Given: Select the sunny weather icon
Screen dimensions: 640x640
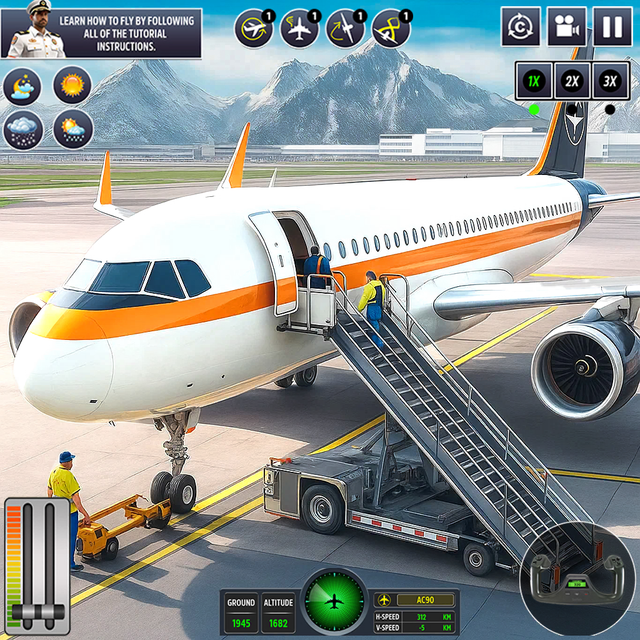Looking at the screenshot, I should pyautogui.click(x=73, y=85).
